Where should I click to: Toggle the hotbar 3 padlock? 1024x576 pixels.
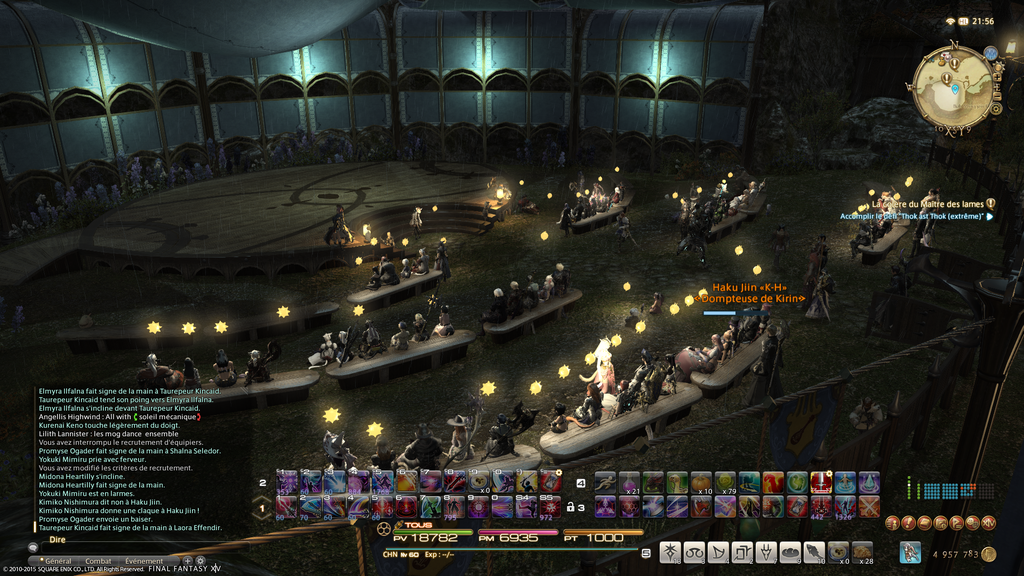click(x=570, y=507)
